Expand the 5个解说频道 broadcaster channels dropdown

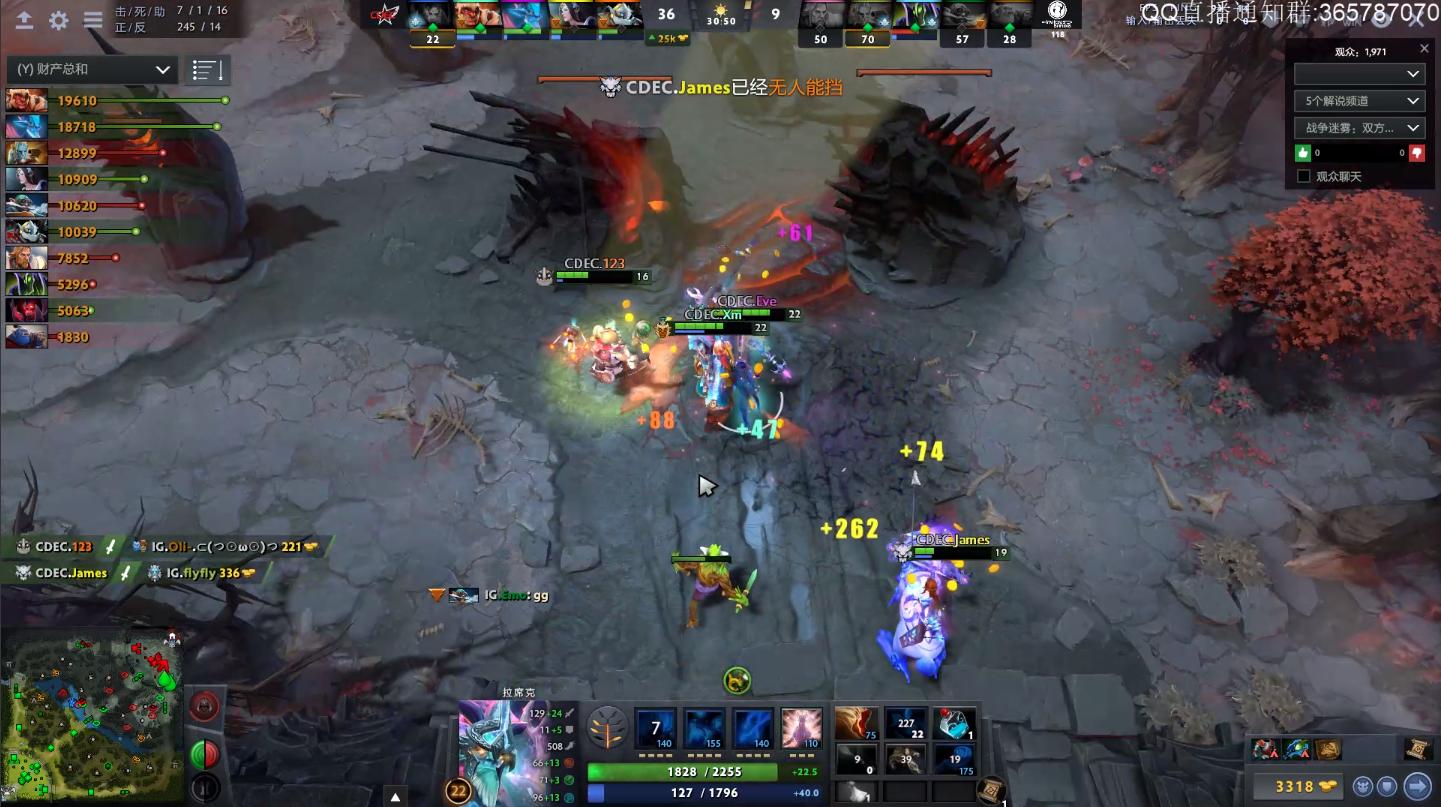pos(1358,100)
